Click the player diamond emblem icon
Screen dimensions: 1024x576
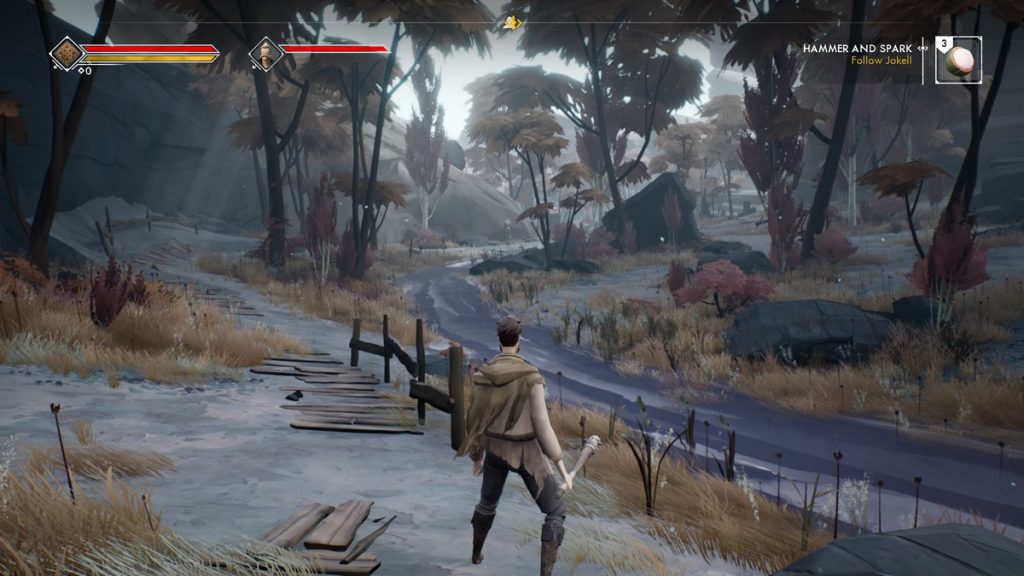67,52
